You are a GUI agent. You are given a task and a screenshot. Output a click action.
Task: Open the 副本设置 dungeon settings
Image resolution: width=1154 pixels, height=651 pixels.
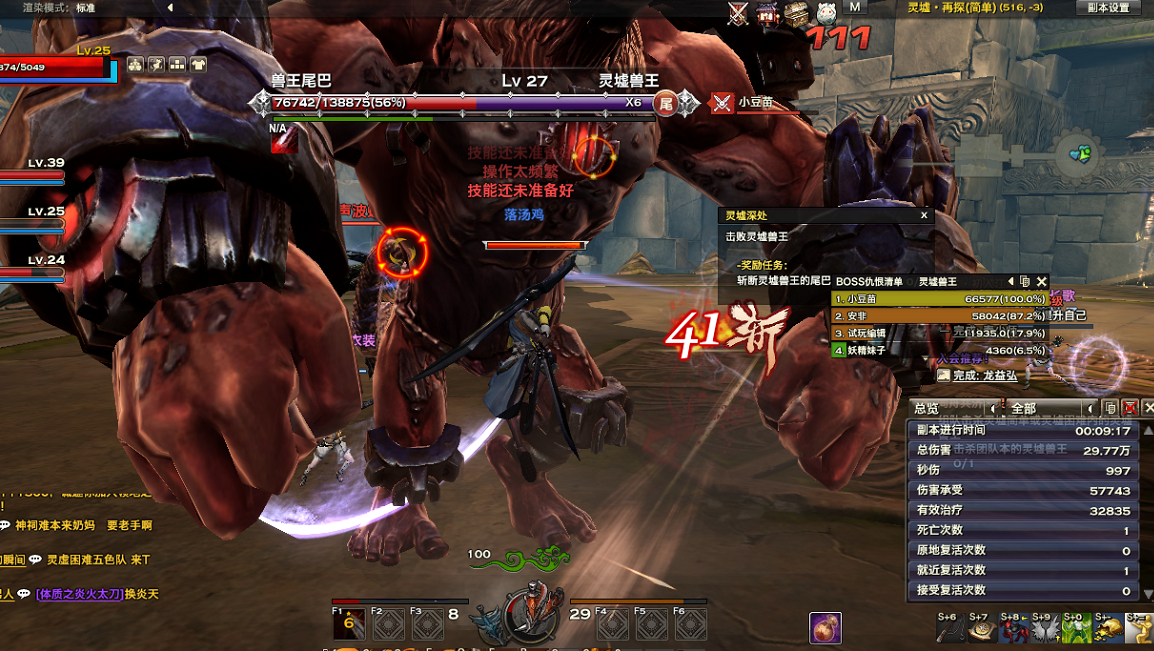(x=1108, y=8)
